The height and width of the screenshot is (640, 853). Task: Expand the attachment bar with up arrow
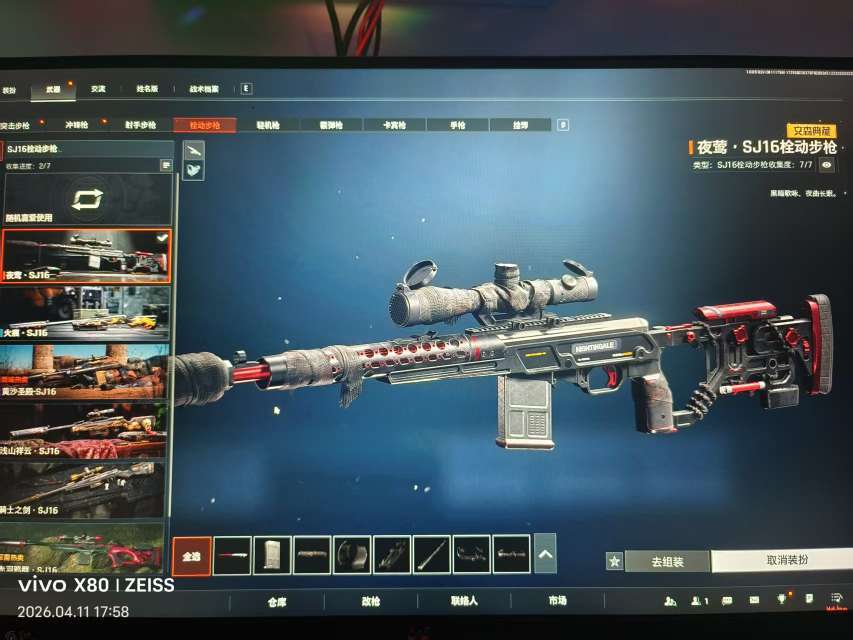(x=545, y=554)
